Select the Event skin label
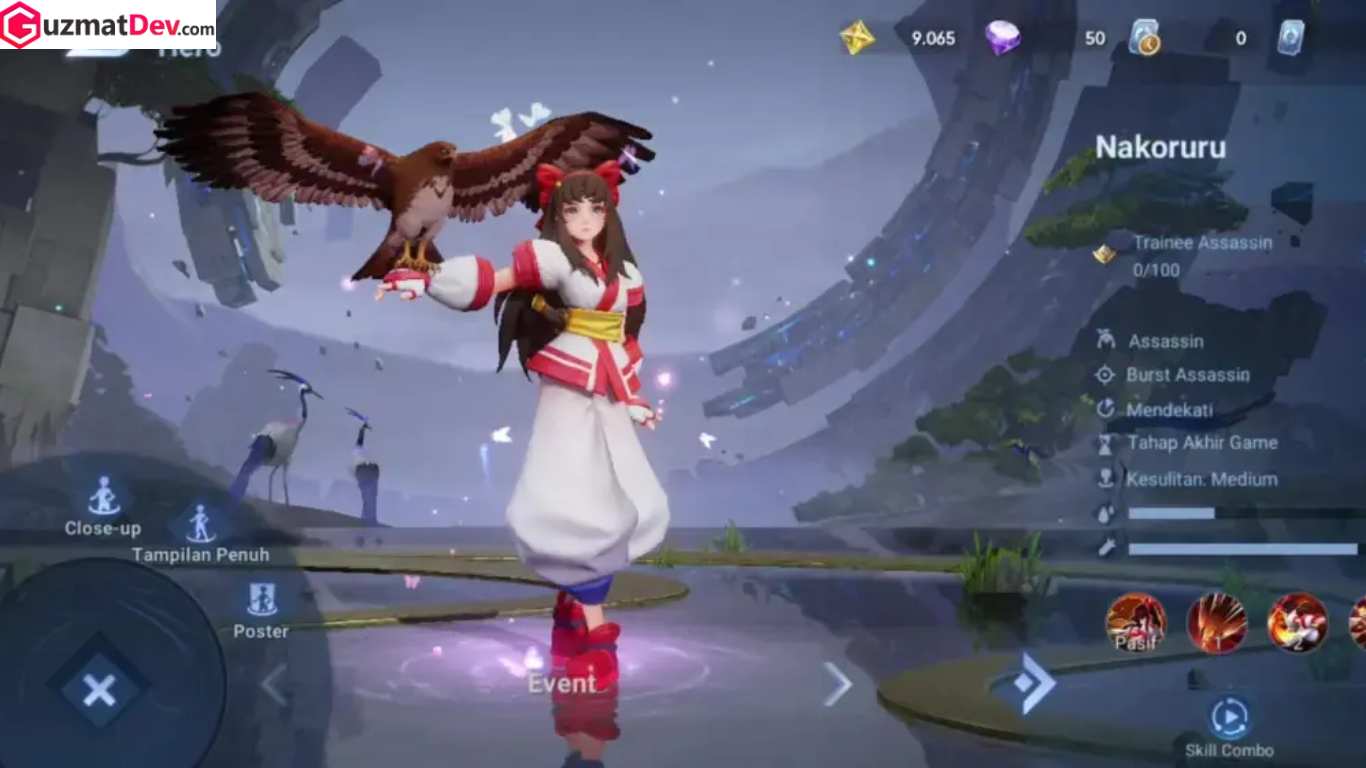Screen dimensions: 1366x768 [x=561, y=684]
